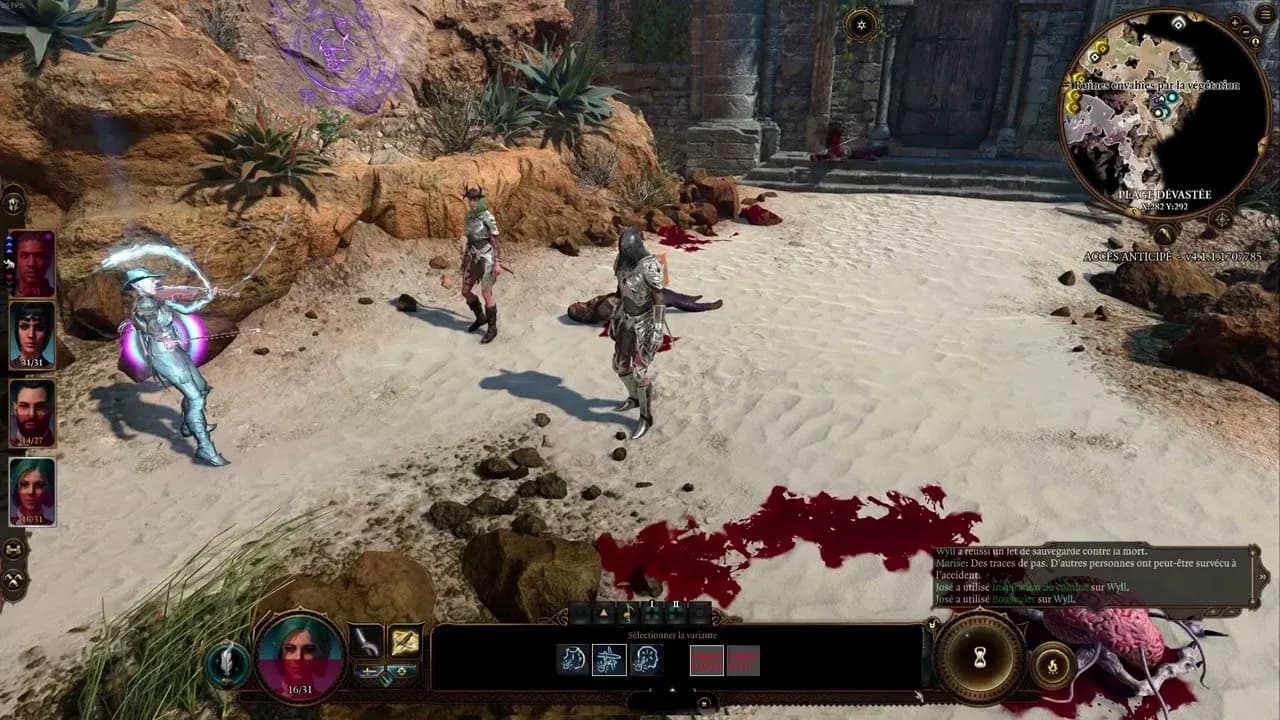Click the dash action icon below the weapon slot
This screenshot has height=720, width=1280.
pos(368,672)
